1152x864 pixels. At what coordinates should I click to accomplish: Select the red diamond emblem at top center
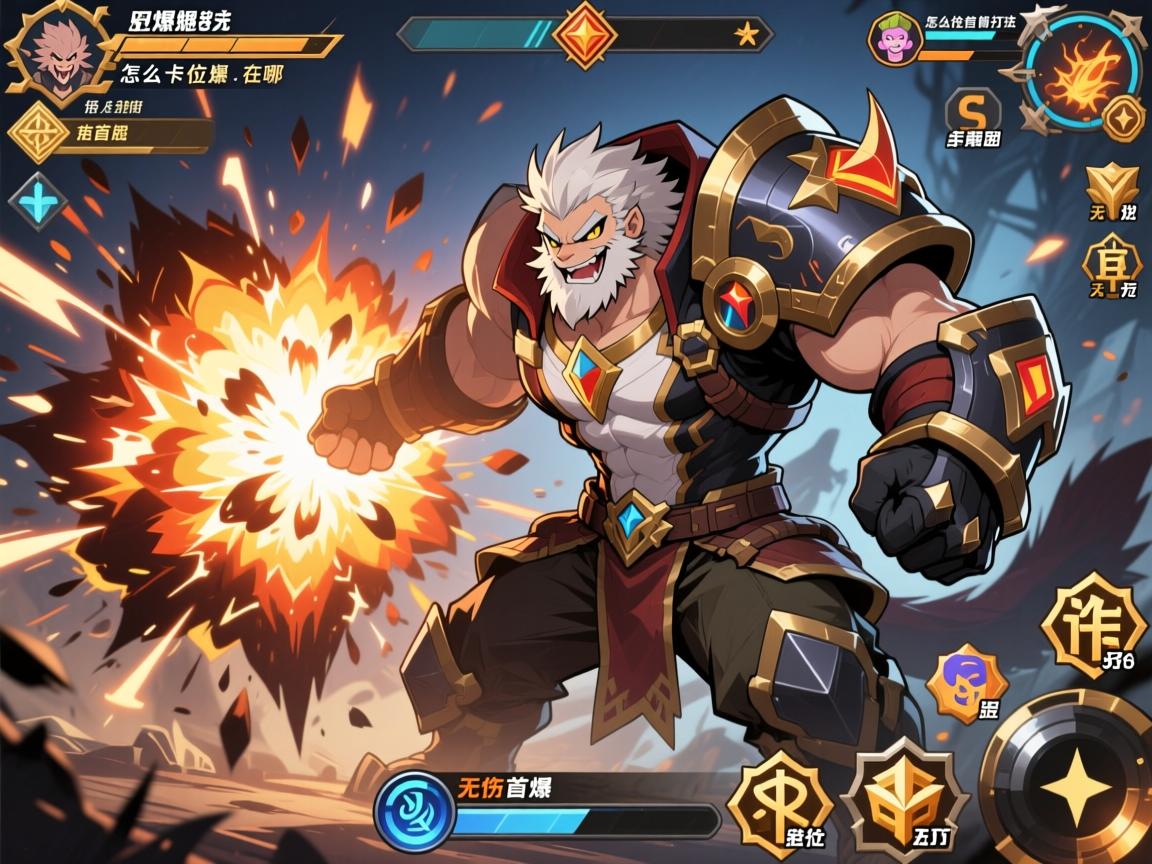click(585, 35)
